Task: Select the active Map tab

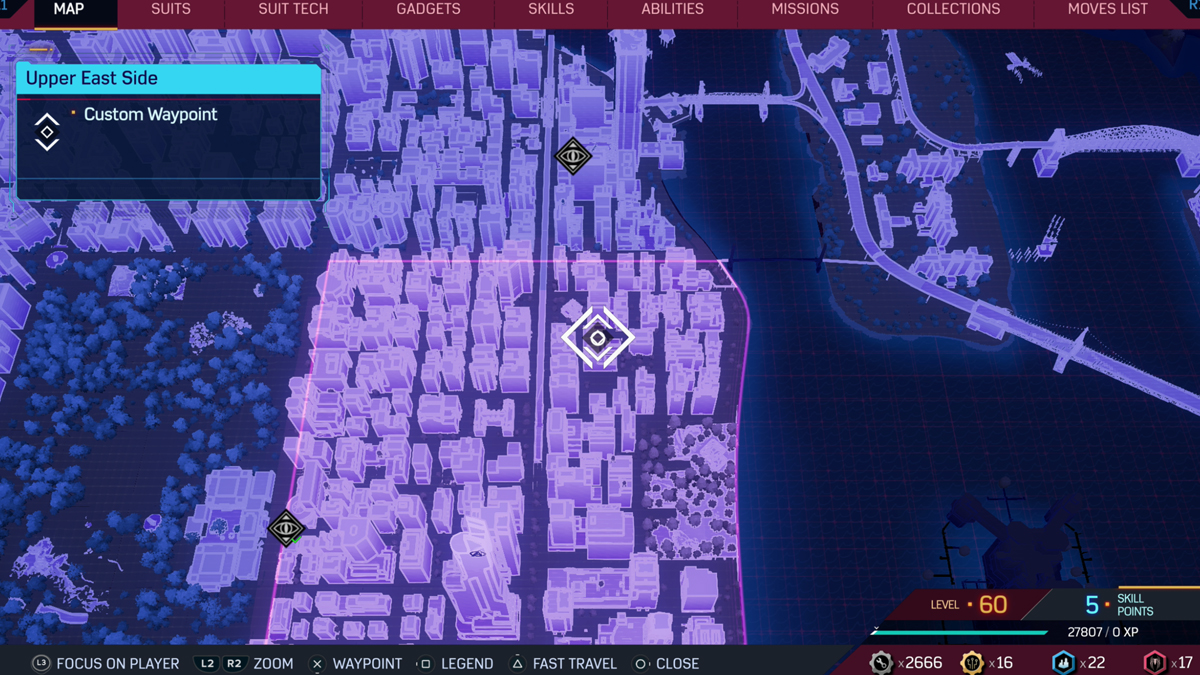Action: coord(69,10)
